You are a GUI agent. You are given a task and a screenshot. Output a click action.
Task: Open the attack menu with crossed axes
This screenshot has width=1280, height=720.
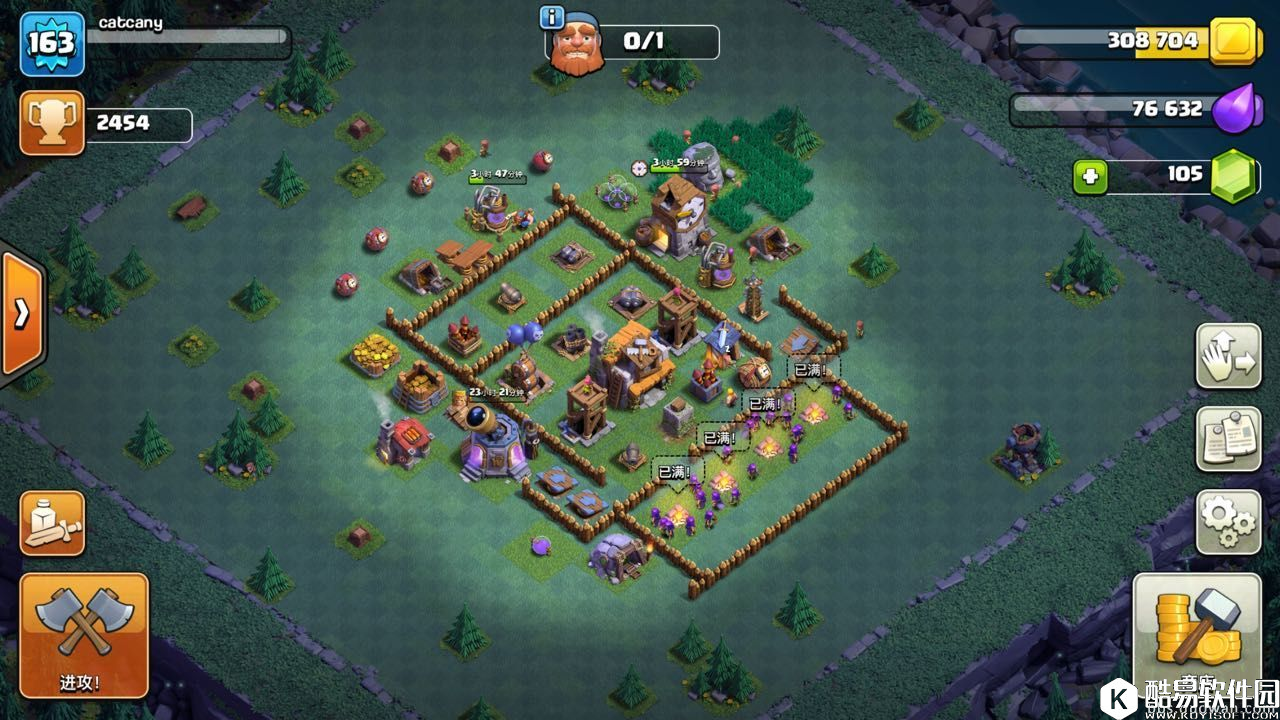coord(84,634)
